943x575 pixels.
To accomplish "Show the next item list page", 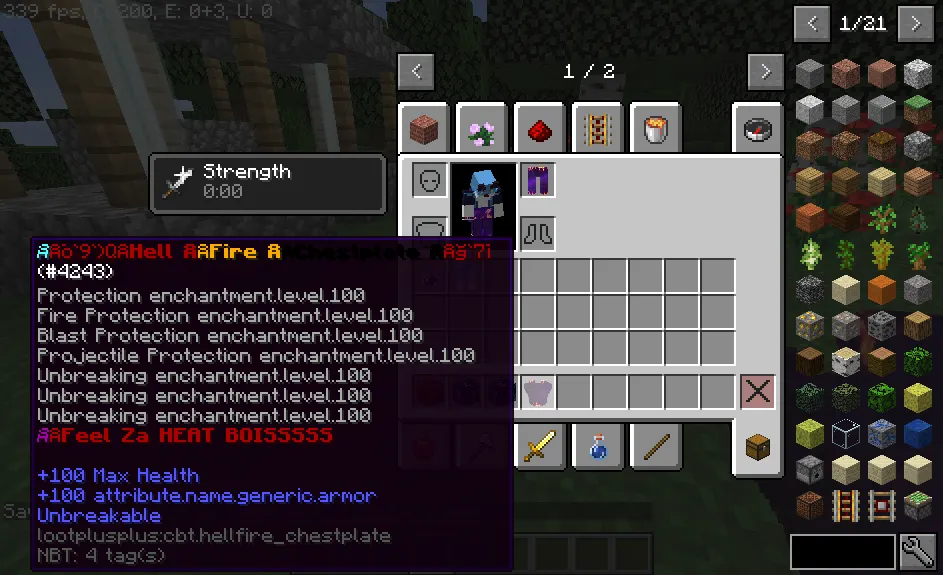I will pyautogui.click(x=915, y=23).
